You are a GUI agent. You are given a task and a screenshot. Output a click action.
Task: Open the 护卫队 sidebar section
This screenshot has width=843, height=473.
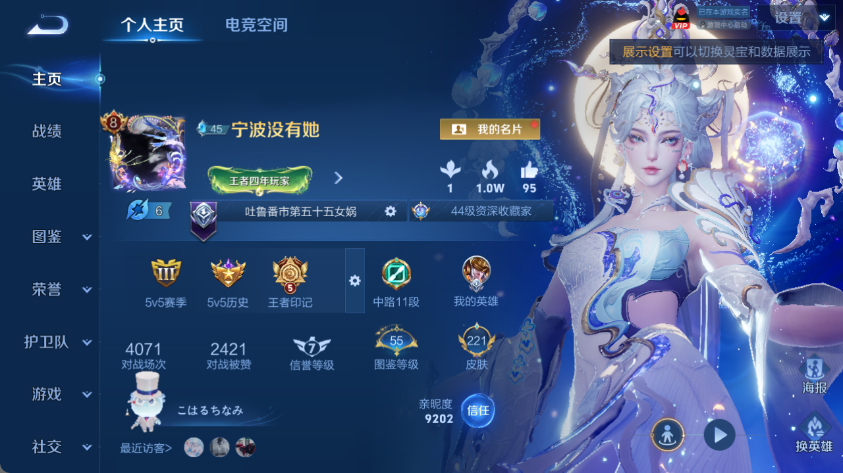pos(59,341)
